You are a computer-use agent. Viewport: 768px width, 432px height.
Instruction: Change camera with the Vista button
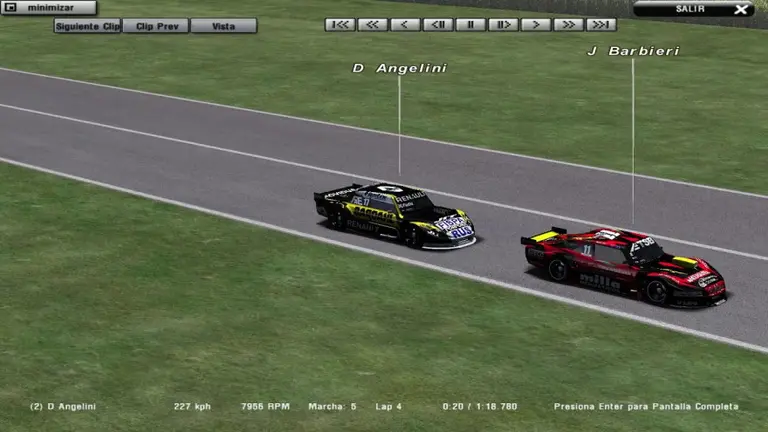click(223, 26)
